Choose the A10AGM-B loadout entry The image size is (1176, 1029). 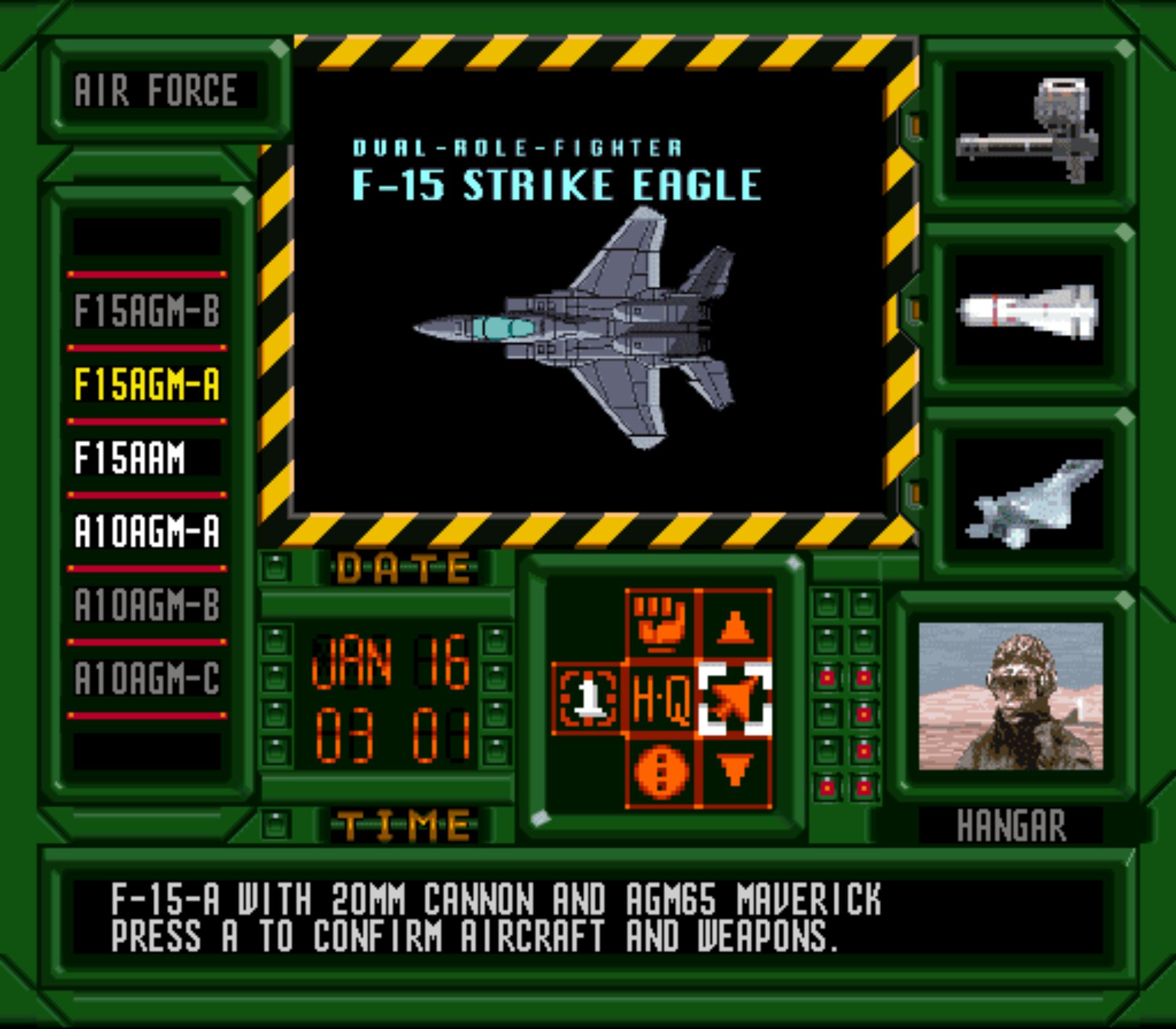point(146,605)
